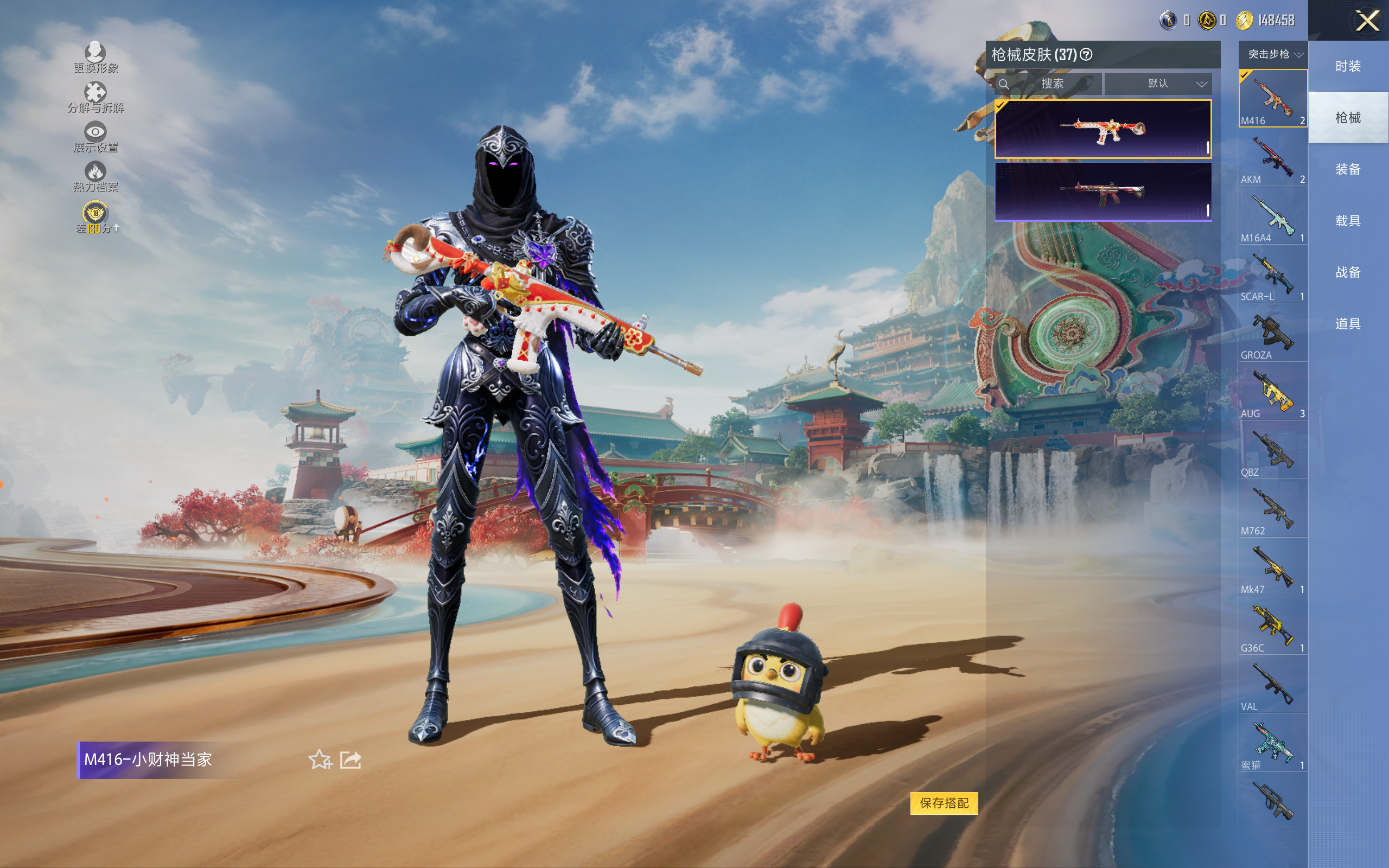
Task: Select the M16A4 weapon entry
Action: (x=1272, y=218)
